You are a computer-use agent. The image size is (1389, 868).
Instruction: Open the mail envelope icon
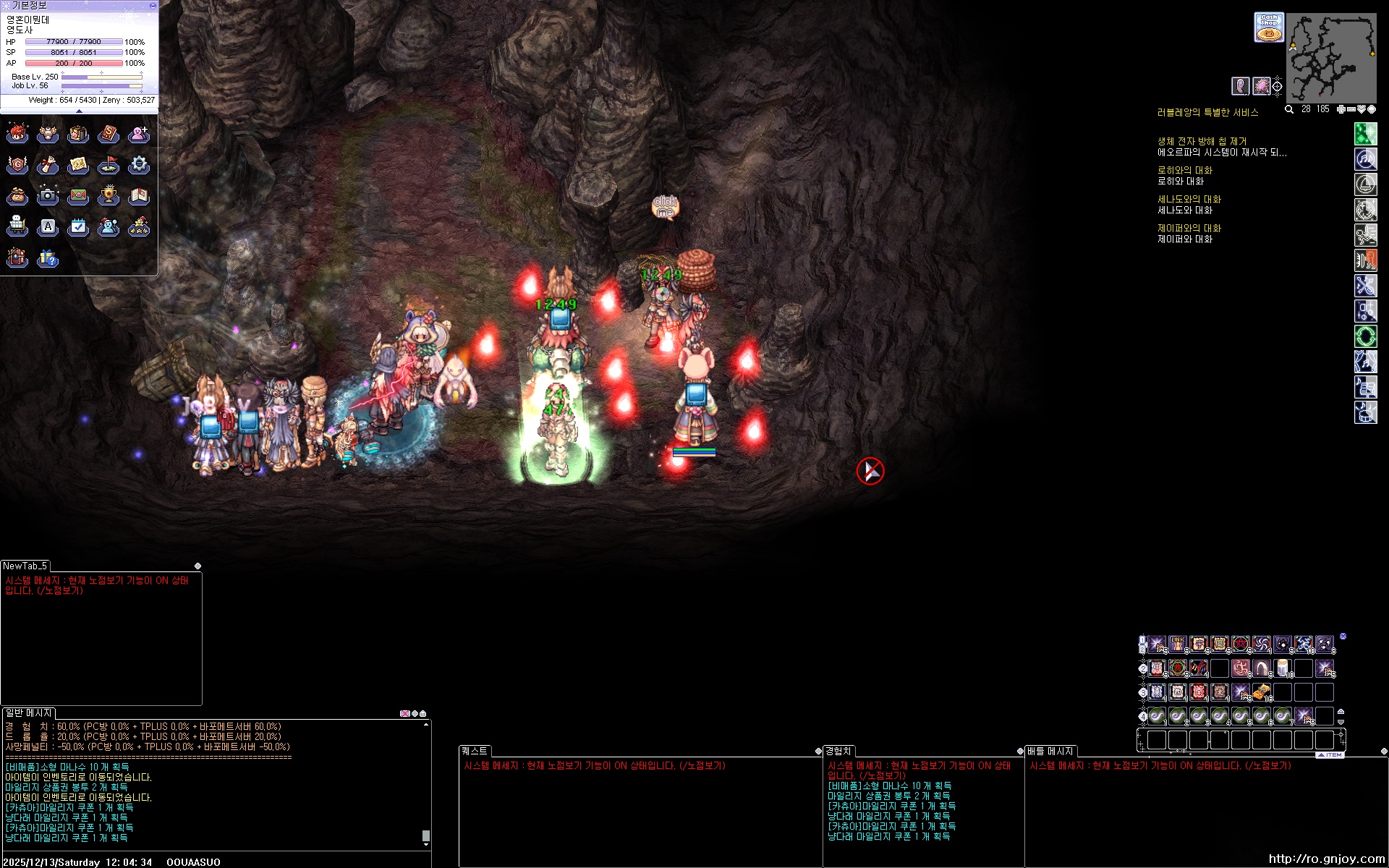(78, 195)
